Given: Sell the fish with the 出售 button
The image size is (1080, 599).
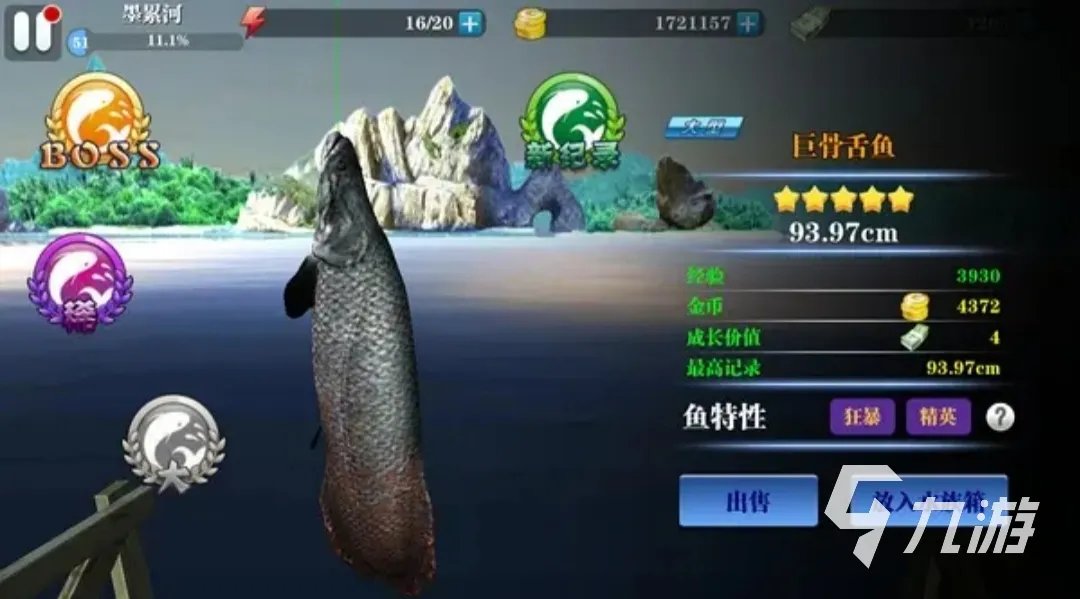Looking at the screenshot, I should click(748, 501).
